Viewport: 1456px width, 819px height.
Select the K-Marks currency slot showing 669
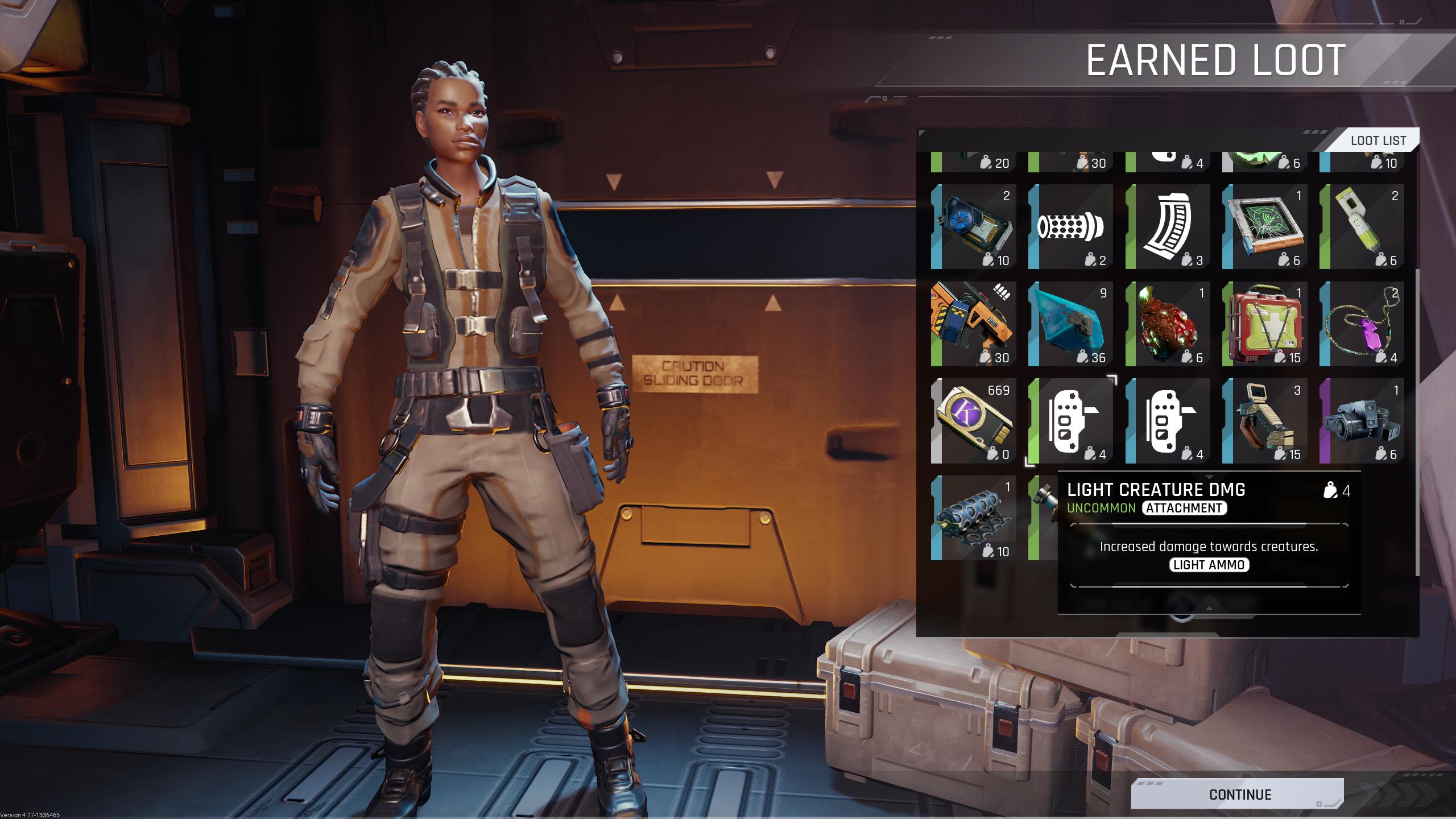tap(974, 421)
